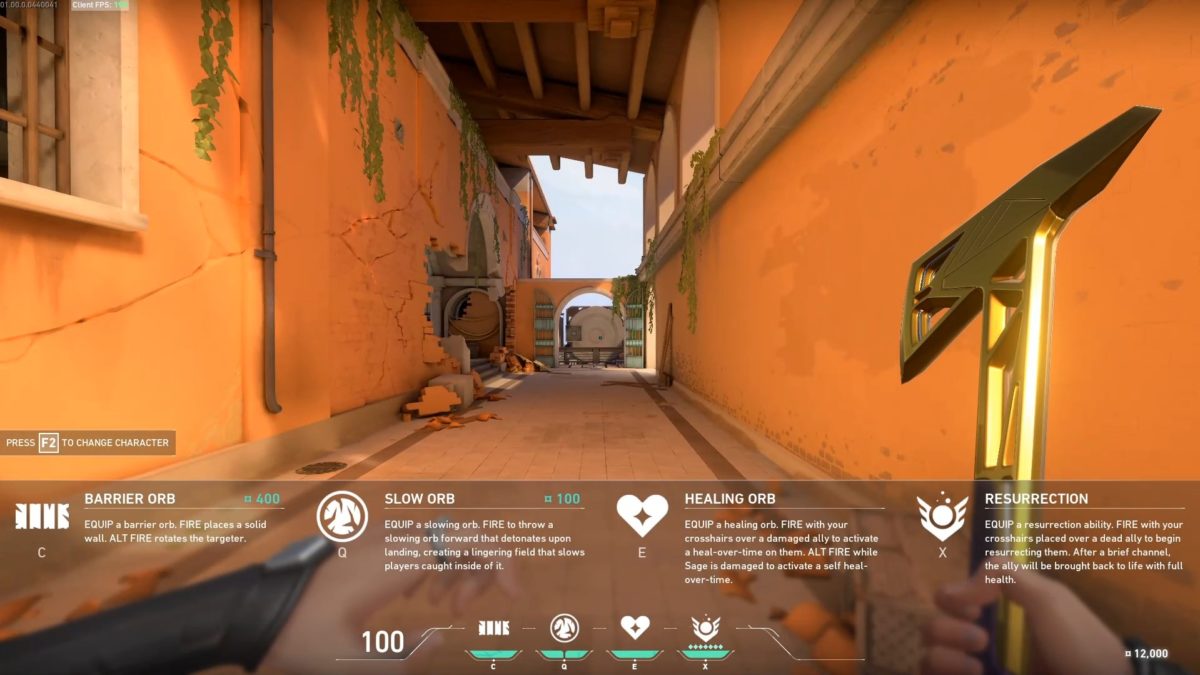Activate the small Barrier Orb icon in the ability bar

pos(493,627)
